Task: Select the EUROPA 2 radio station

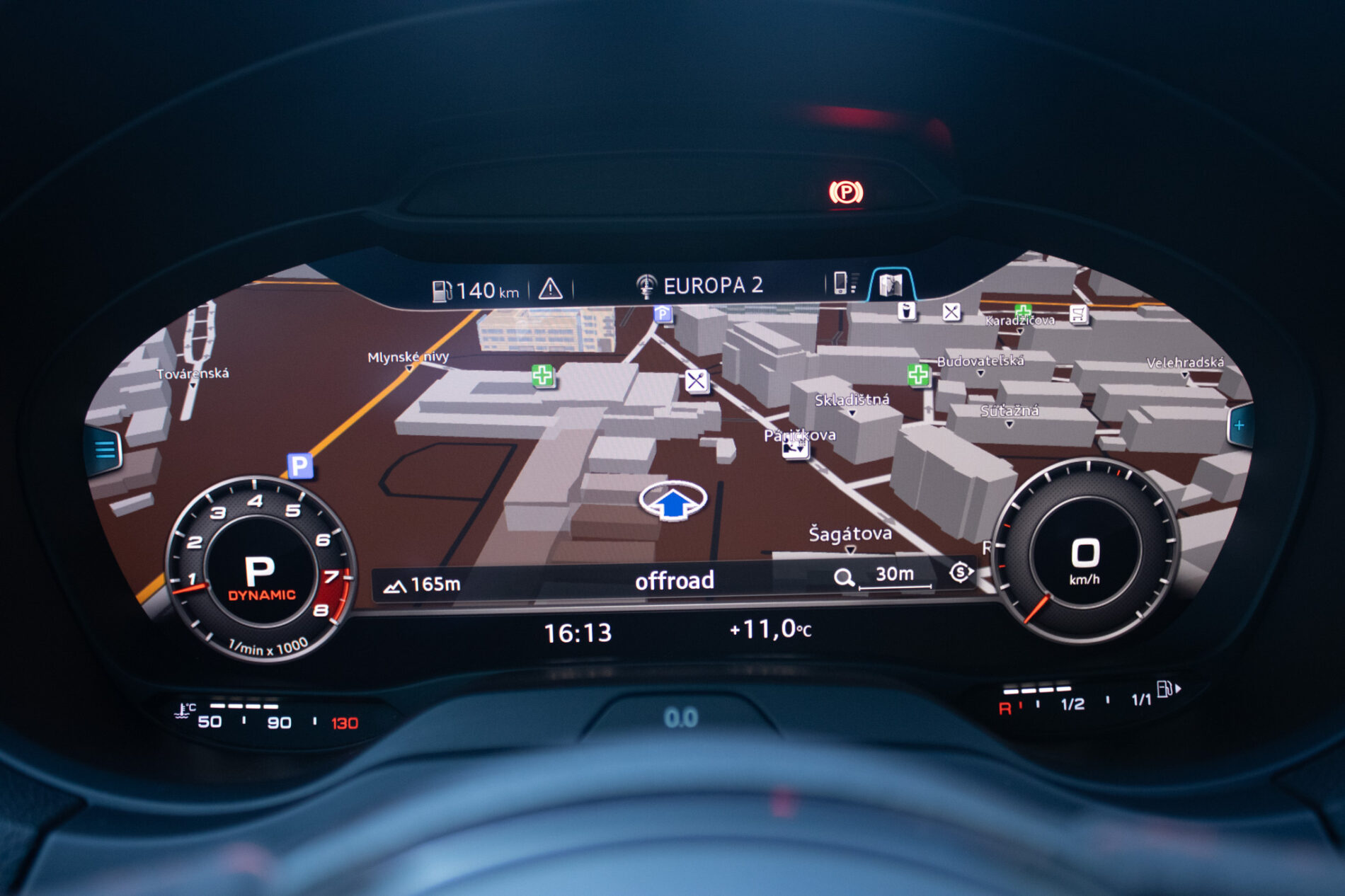Action: click(x=700, y=285)
